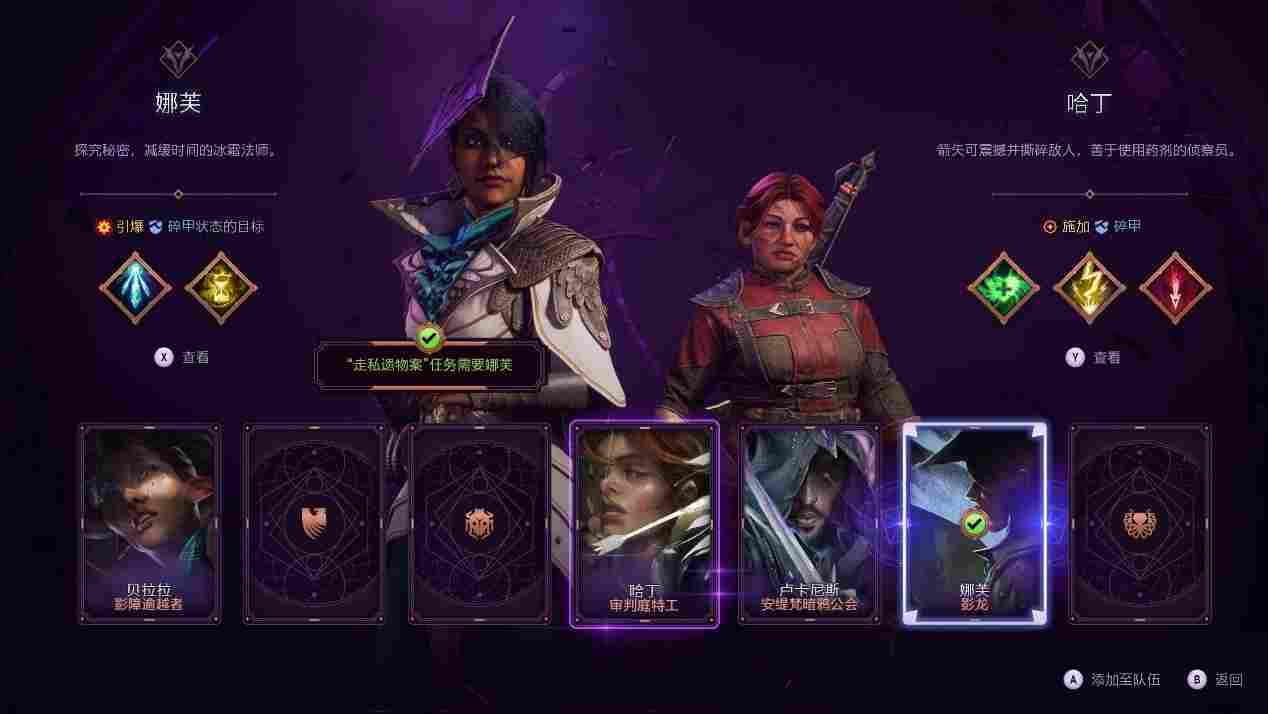1268x714 pixels.
Task: Go back with 返回
Action: tap(1215, 680)
